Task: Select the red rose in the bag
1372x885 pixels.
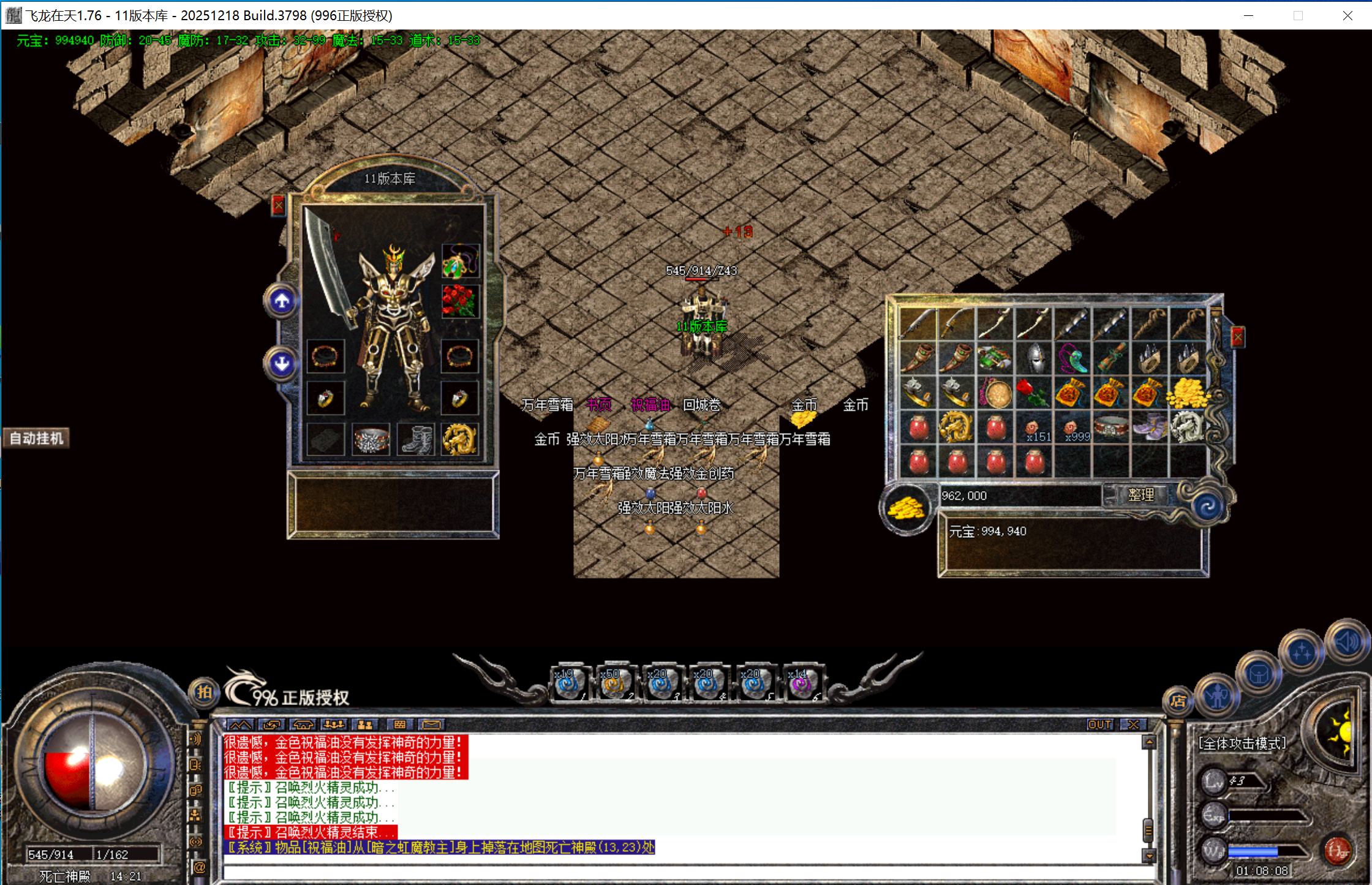Action: point(1034,392)
